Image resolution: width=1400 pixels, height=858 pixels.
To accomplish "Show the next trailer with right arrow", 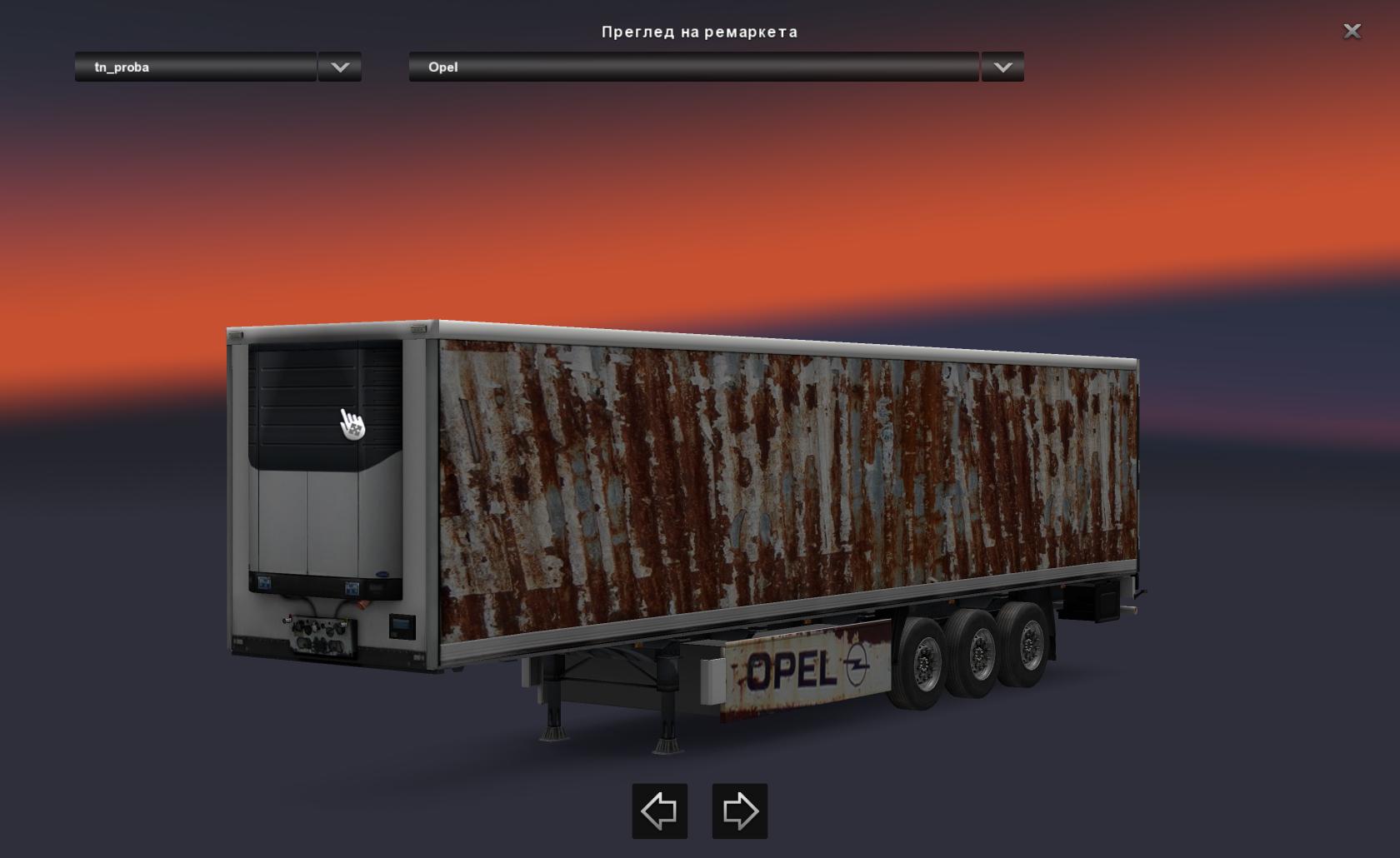I will coord(739,811).
